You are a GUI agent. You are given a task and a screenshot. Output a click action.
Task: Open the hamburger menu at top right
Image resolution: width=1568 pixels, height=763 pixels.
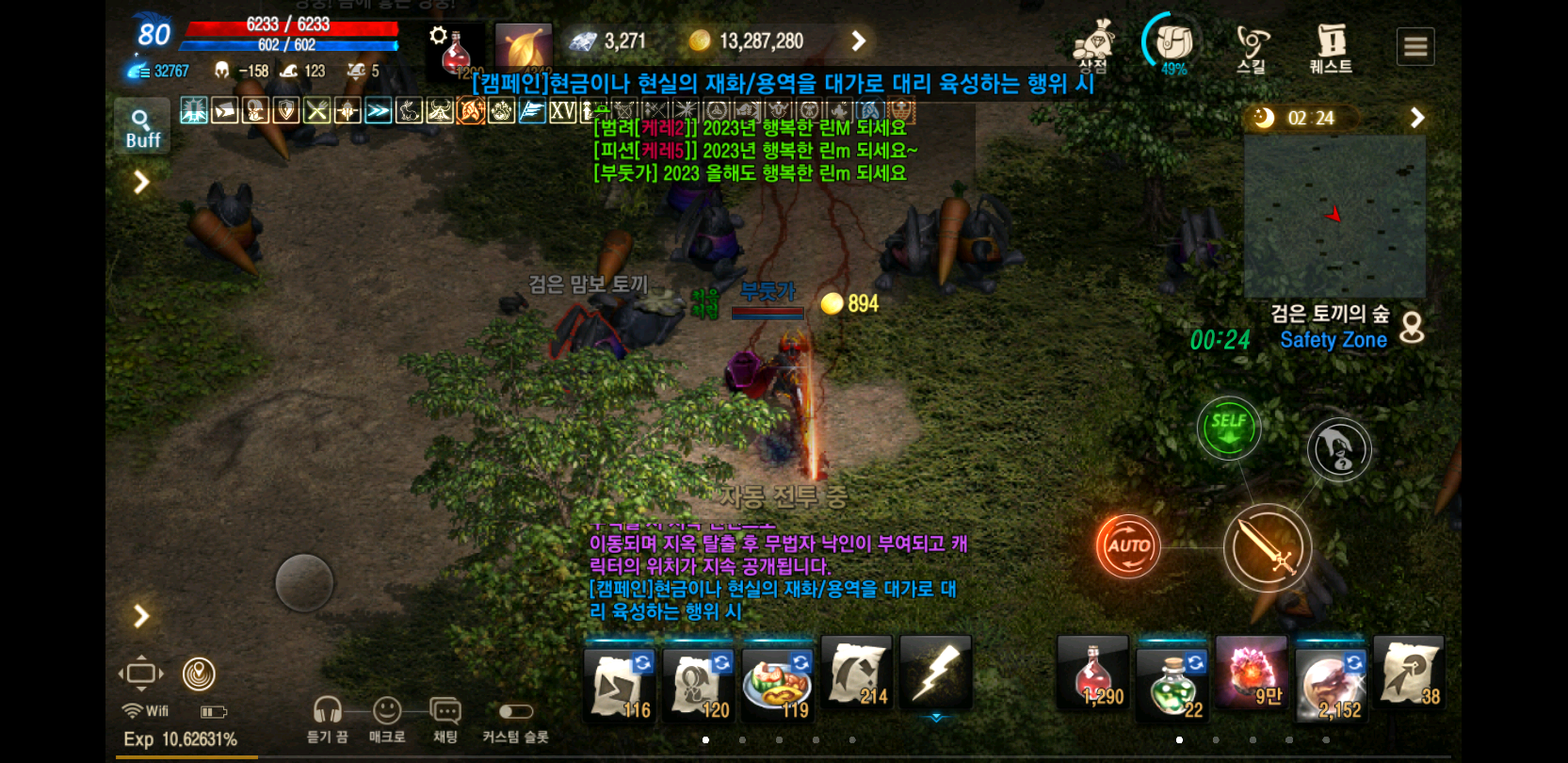click(x=1415, y=45)
